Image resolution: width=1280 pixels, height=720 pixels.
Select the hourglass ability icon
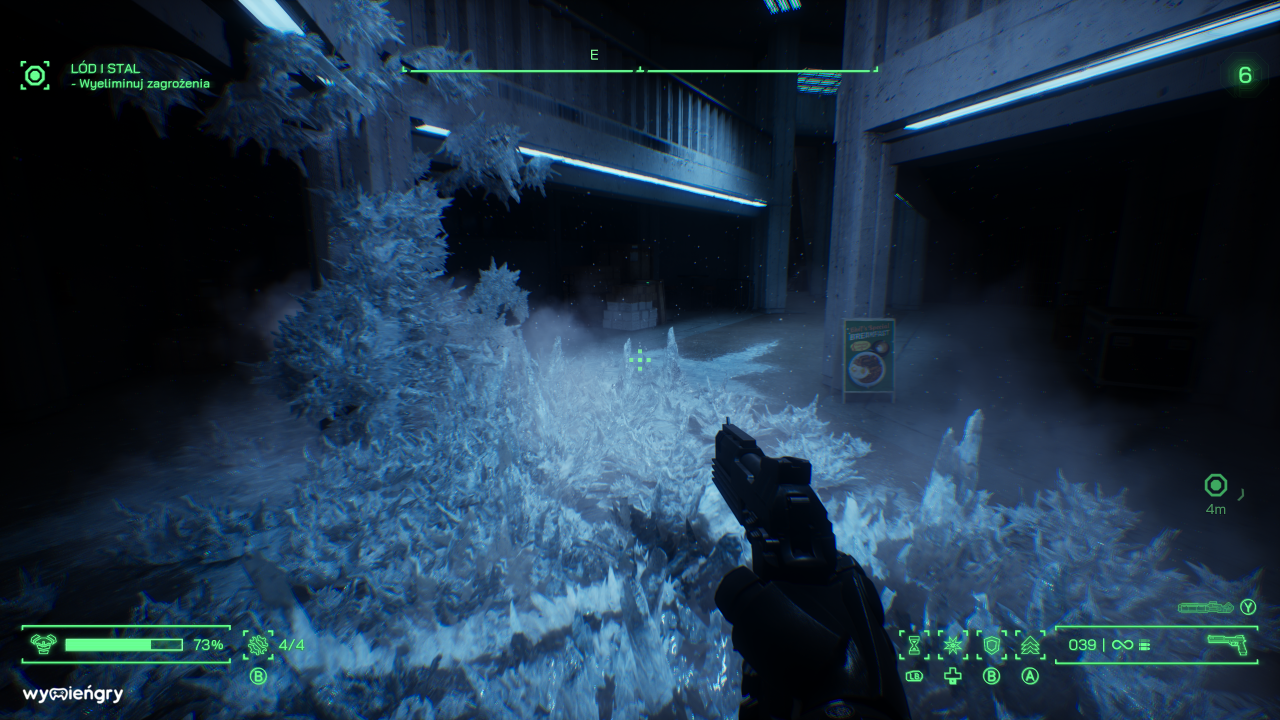coord(913,645)
